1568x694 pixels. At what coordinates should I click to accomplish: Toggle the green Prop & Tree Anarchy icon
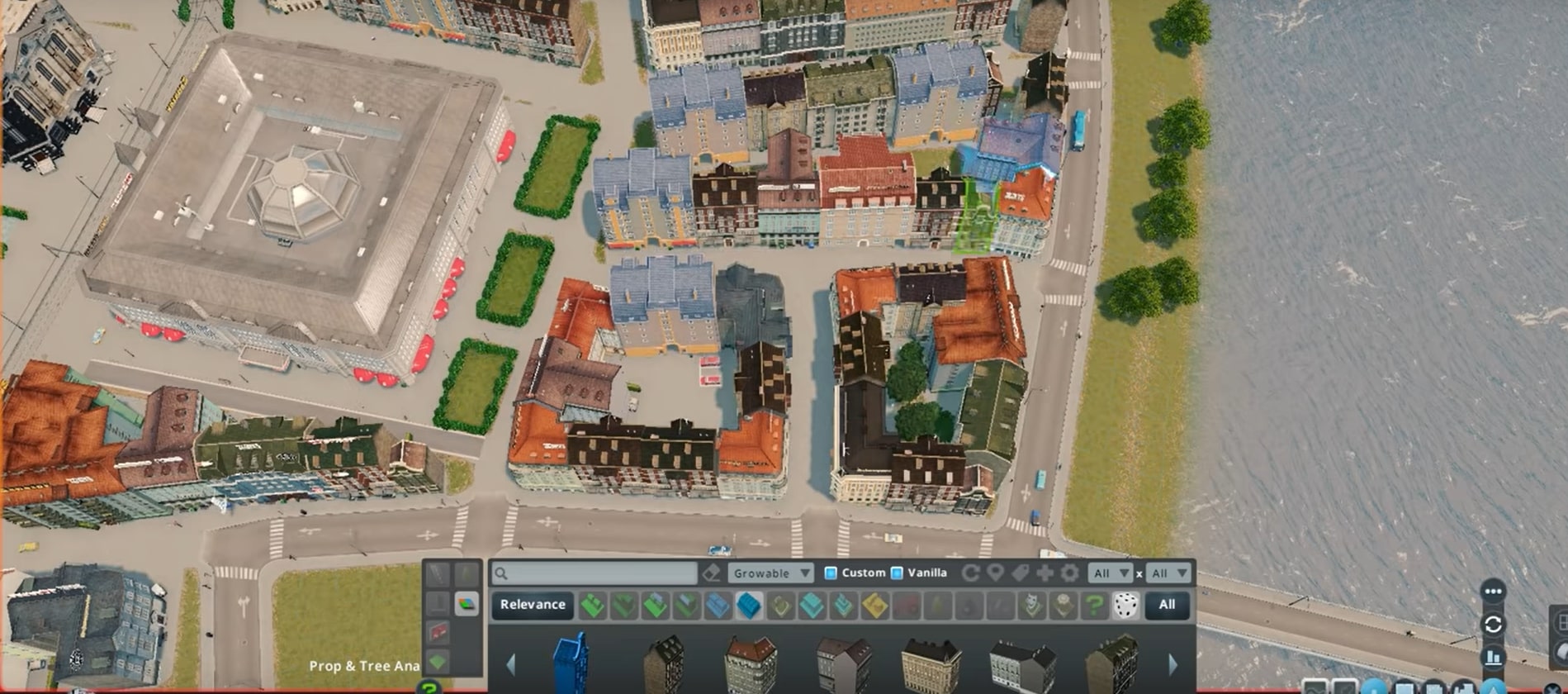[x=438, y=660]
